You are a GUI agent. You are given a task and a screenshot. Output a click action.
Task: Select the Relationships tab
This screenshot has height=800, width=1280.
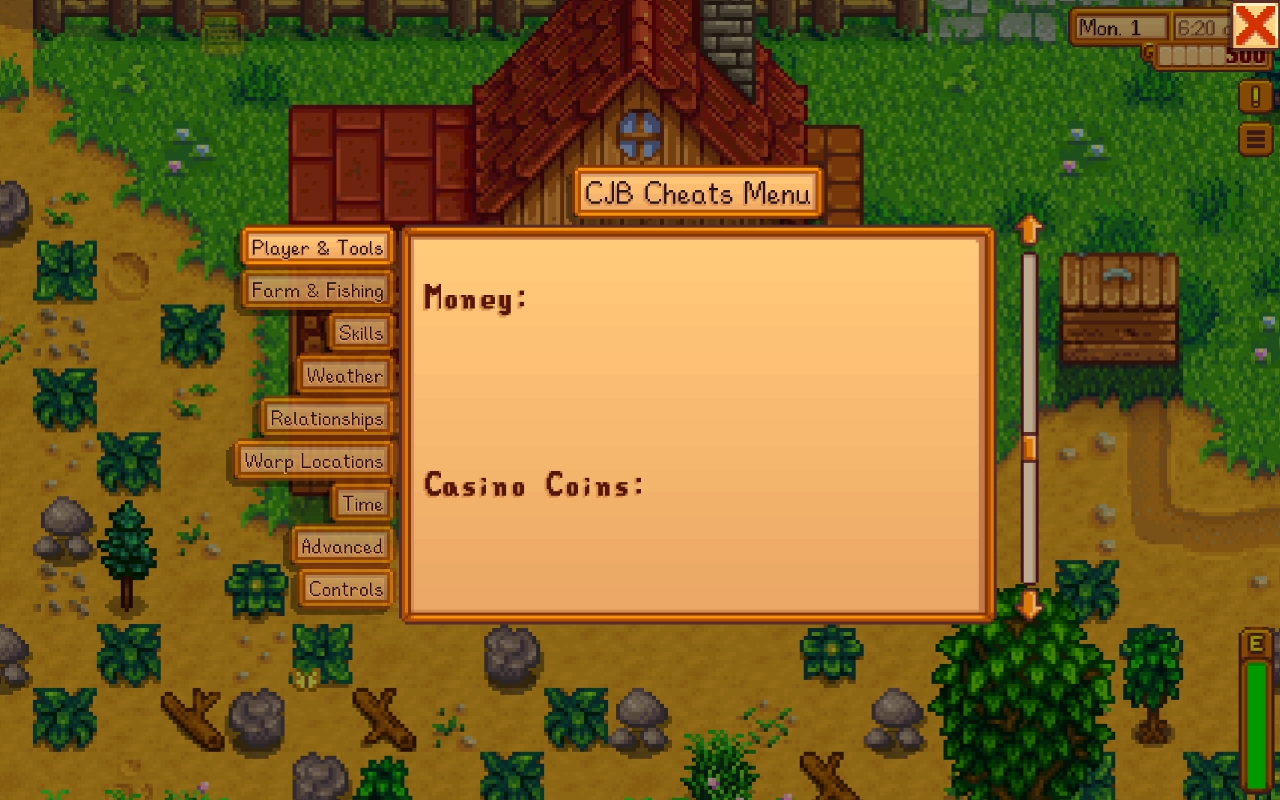tap(328, 418)
